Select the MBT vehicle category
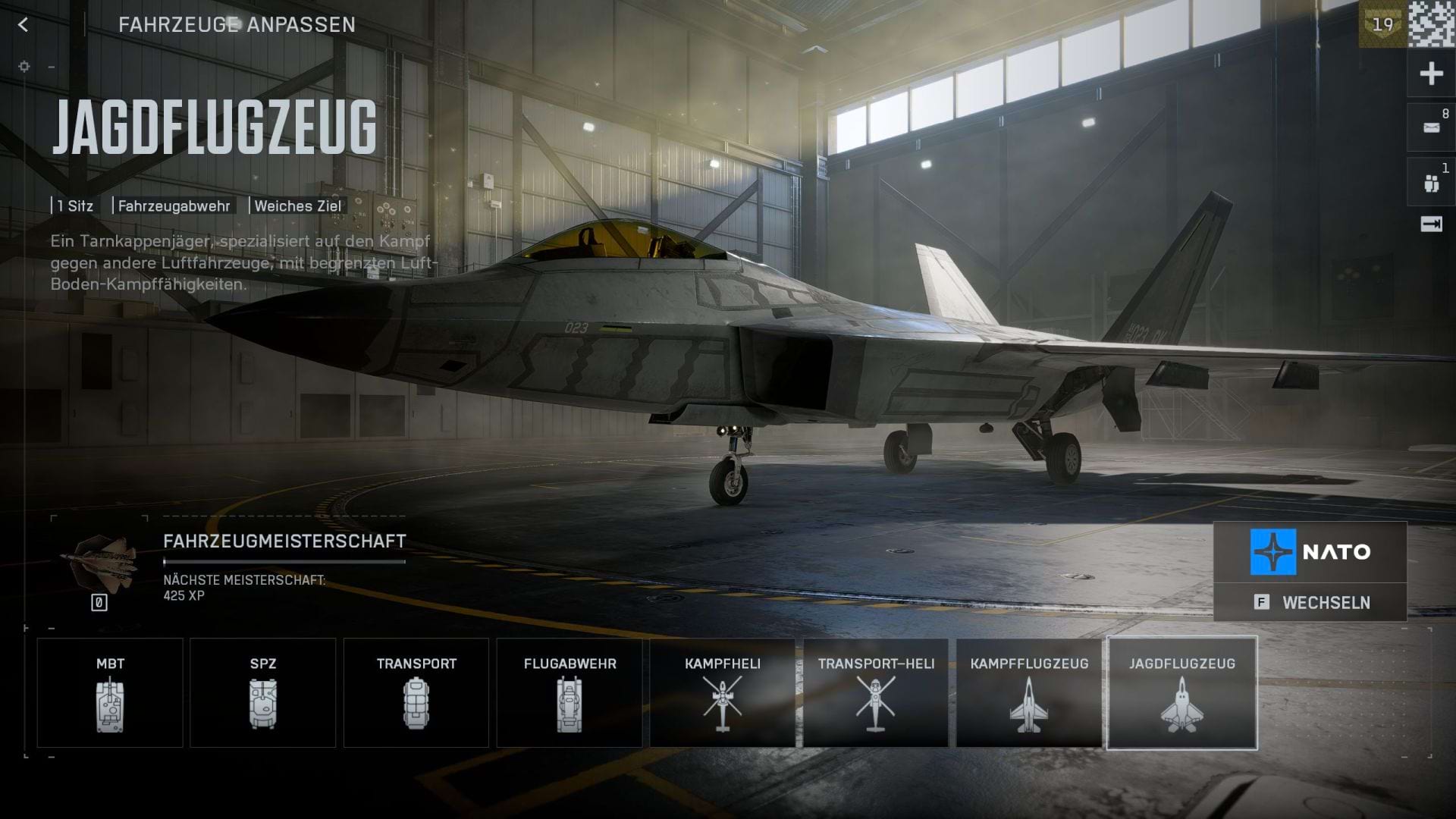The height and width of the screenshot is (819, 1456). pyautogui.click(x=110, y=692)
